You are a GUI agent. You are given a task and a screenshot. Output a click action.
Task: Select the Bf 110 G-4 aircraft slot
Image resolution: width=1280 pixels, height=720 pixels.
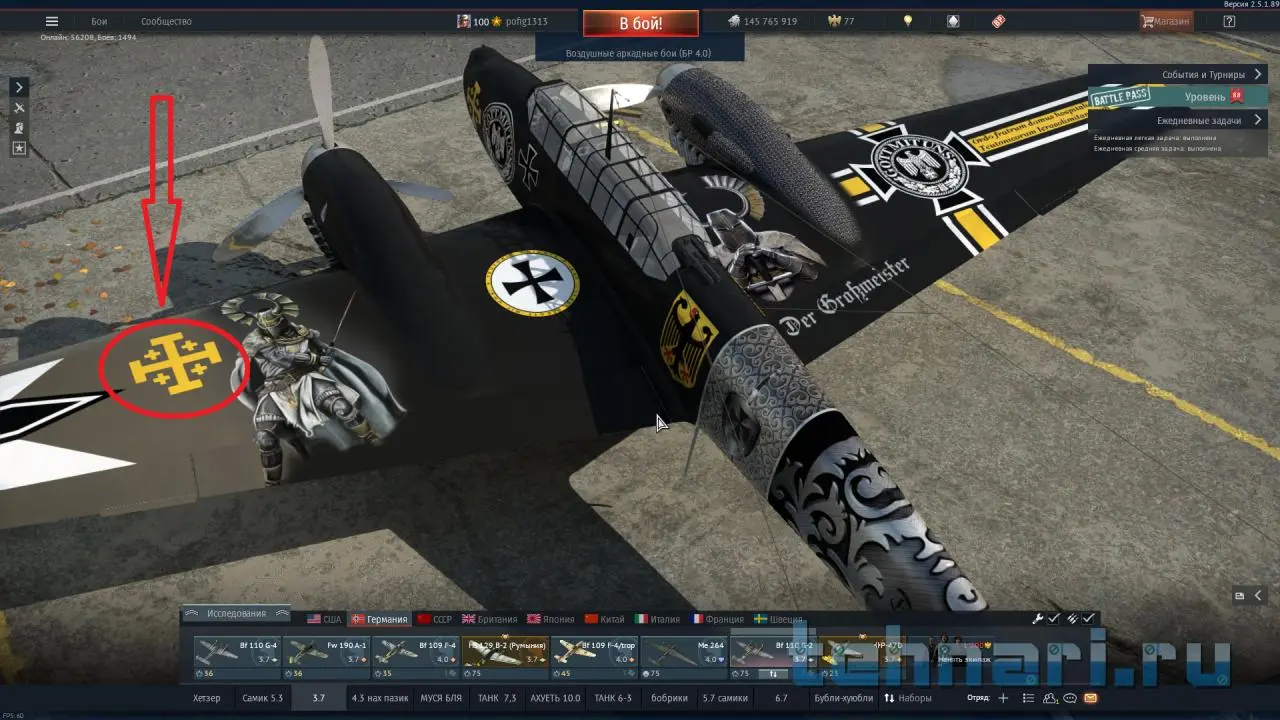click(x=238, y=655)
